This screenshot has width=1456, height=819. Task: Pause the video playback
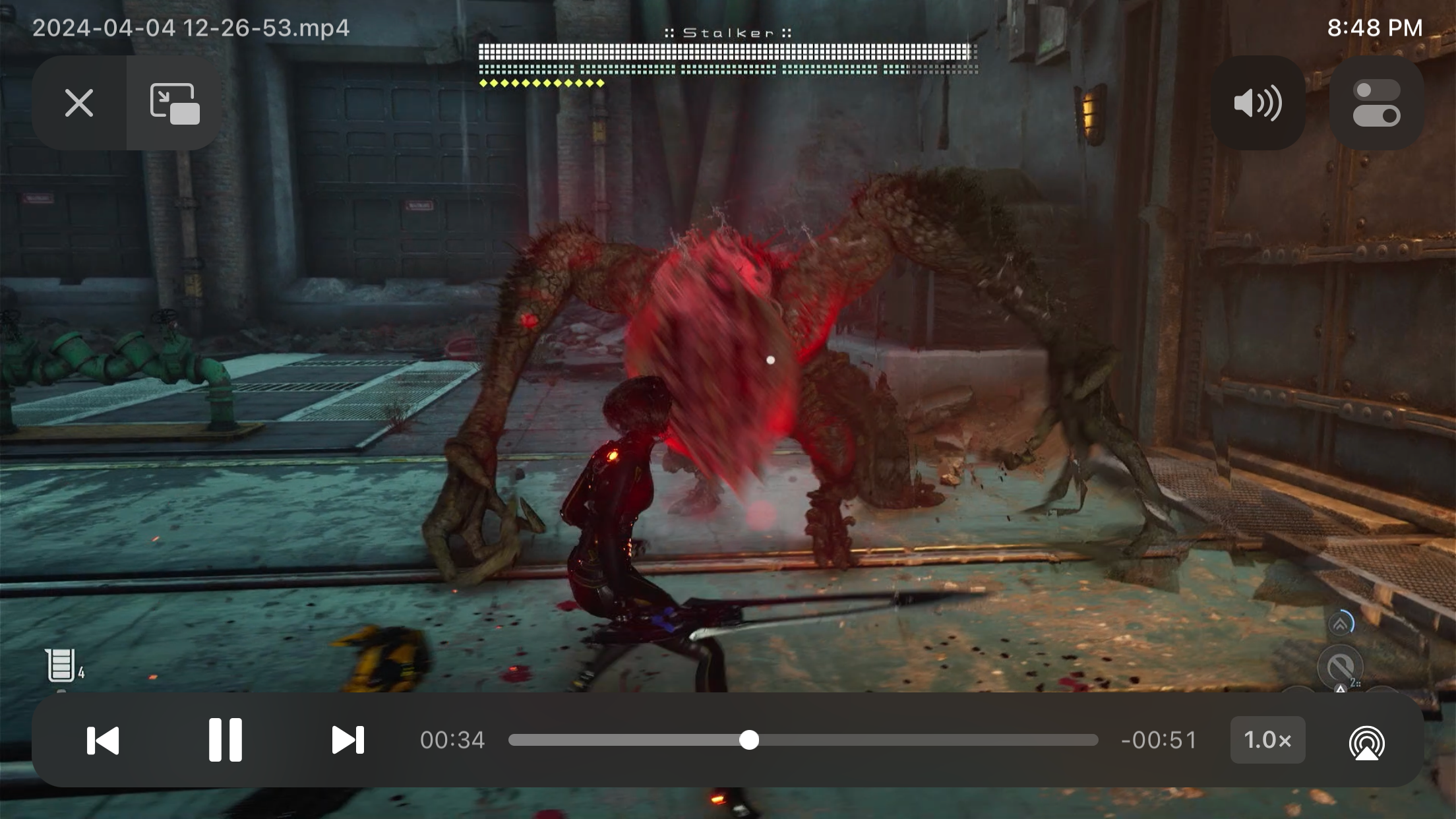[225, 740]
